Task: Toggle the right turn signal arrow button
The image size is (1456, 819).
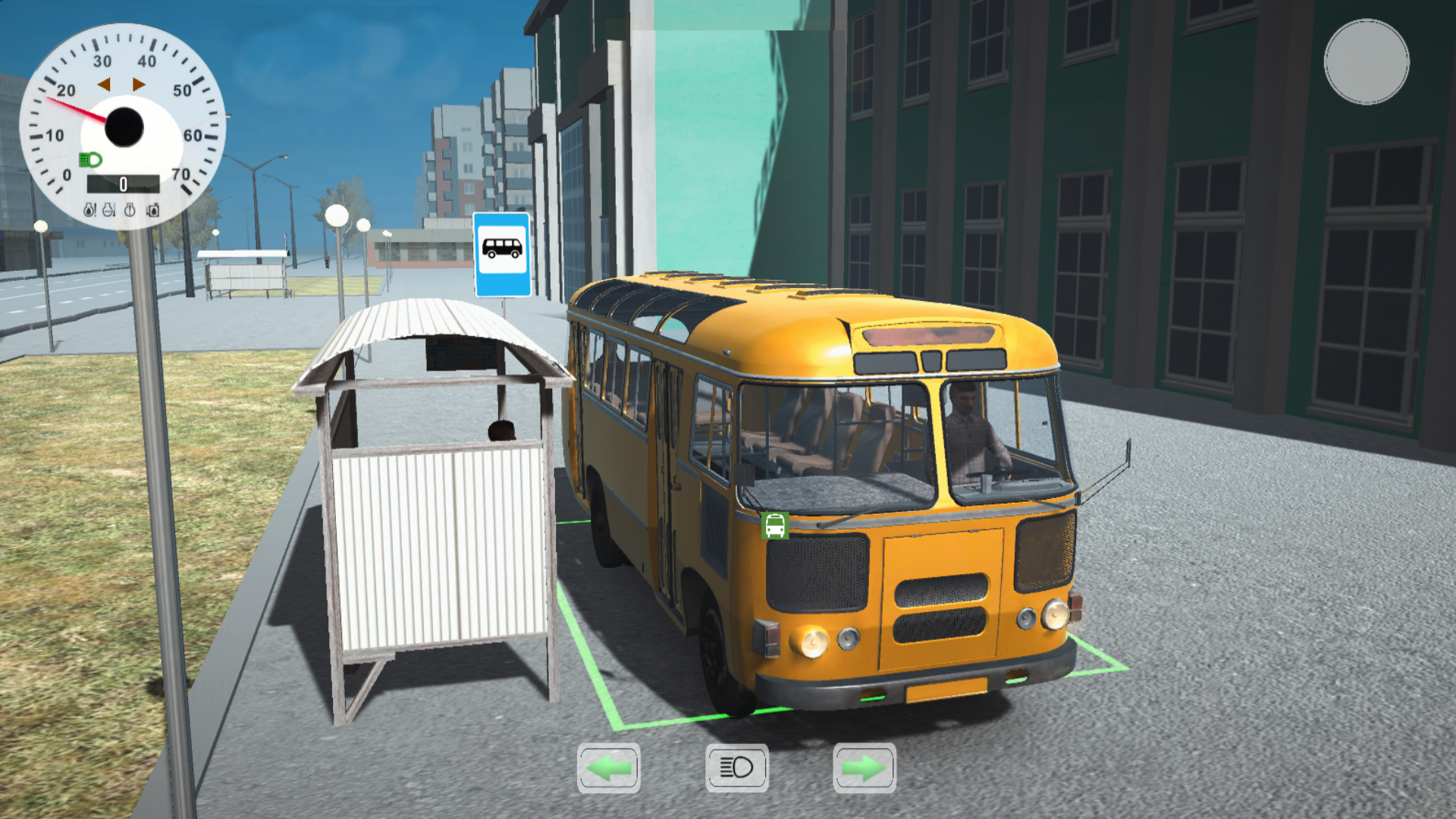Action: coord(865,767)
